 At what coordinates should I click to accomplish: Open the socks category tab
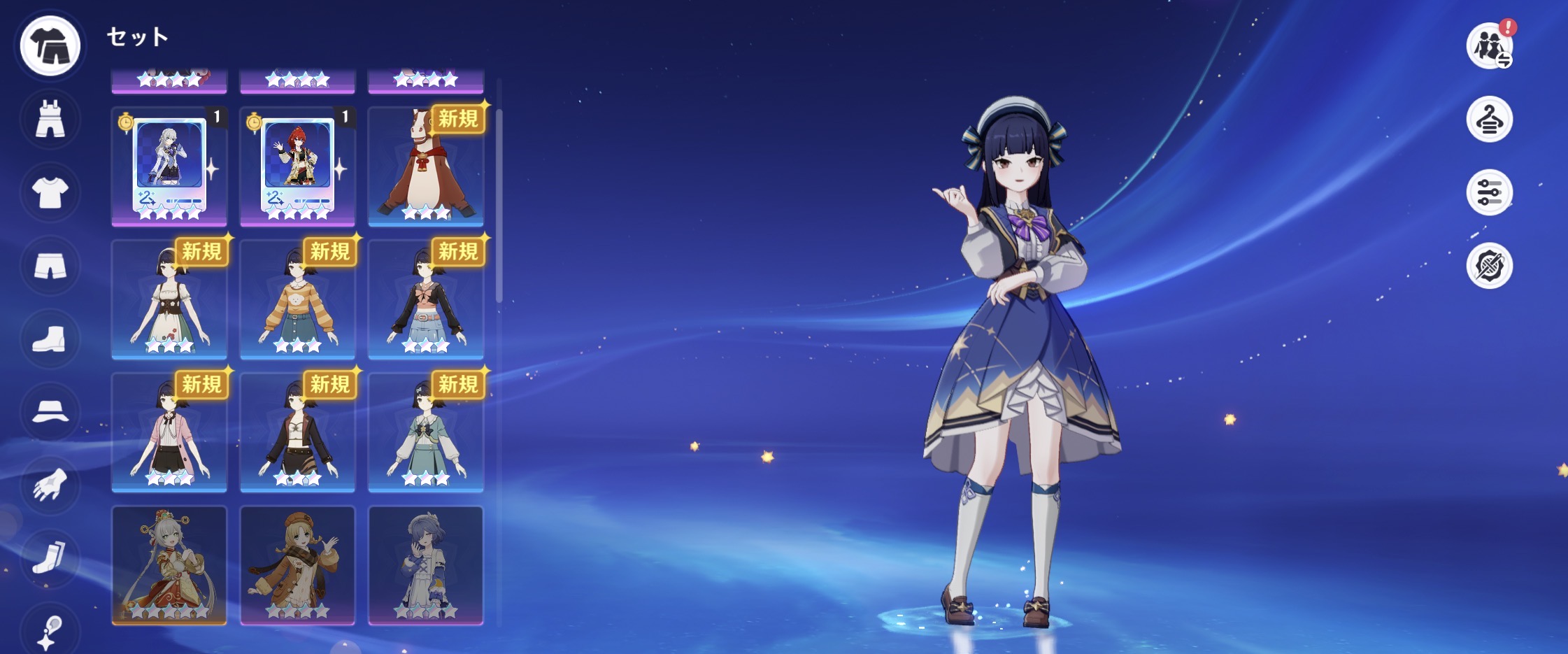coord(50,557)
